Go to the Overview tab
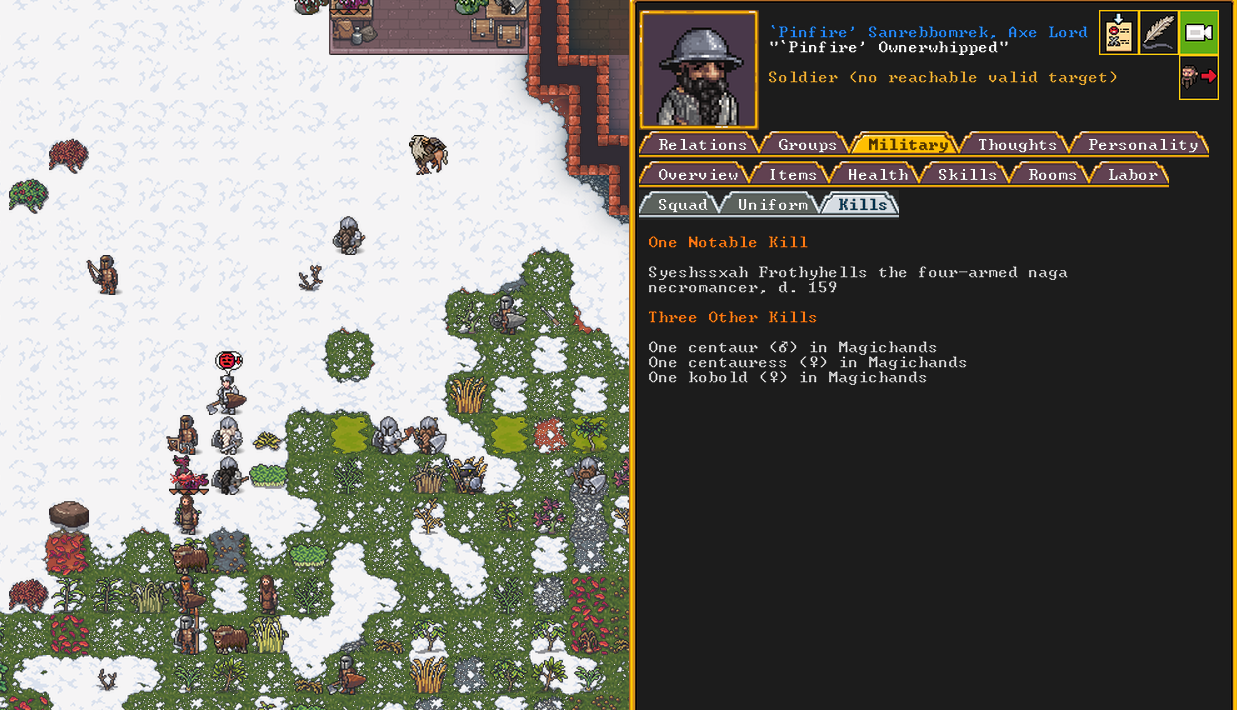Viewport: 1237px width, 710px height. coord(697,175)
